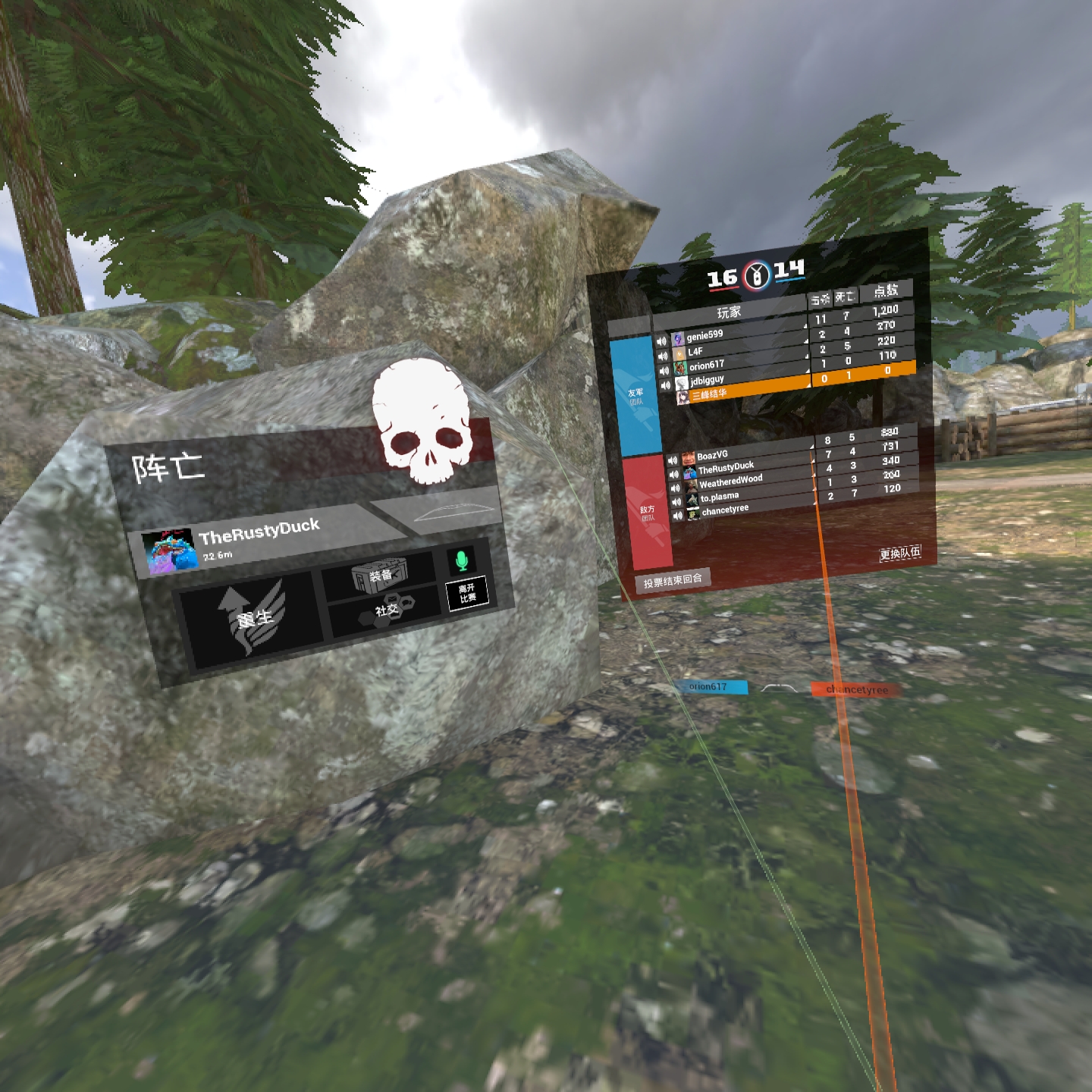This screenshot has height=1092, width=1092.
Task: Select the 装备 loadout crate icon
Action: tap(380, 573)
